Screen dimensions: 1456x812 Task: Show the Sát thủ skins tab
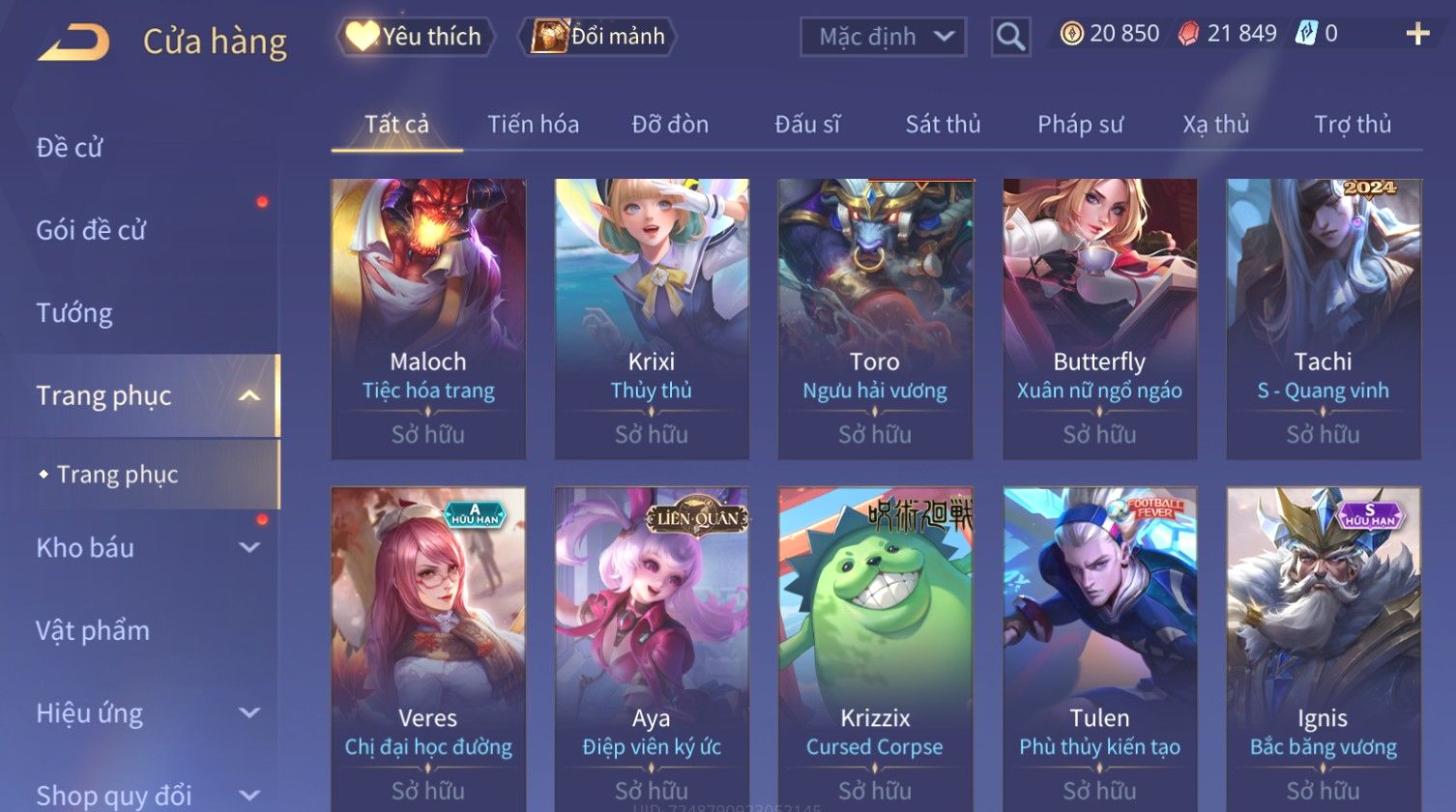pyautogui.click(x=943, y=125)
